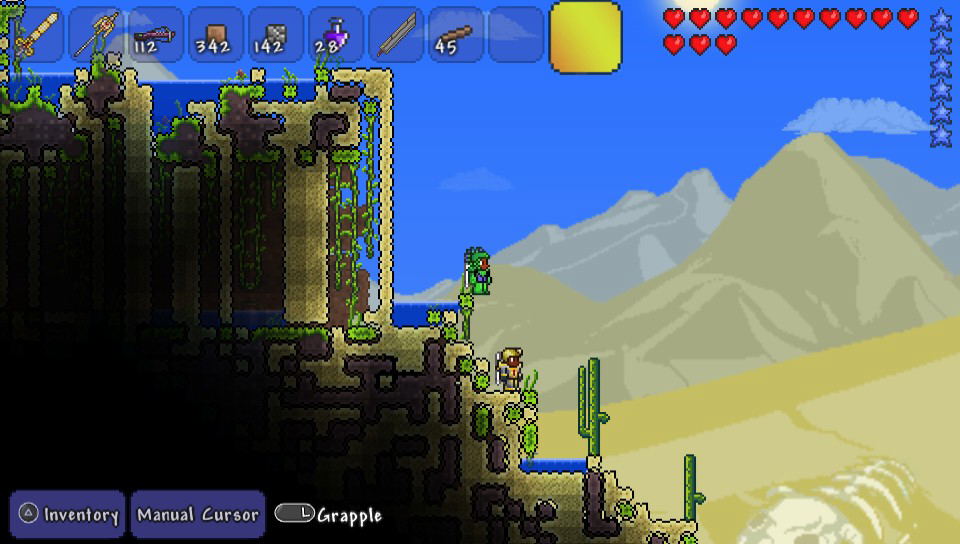The height and width of the screenshot is (544, 960).
Task: Choose the golden trident hotbar slot
Action: click(97, 35)
